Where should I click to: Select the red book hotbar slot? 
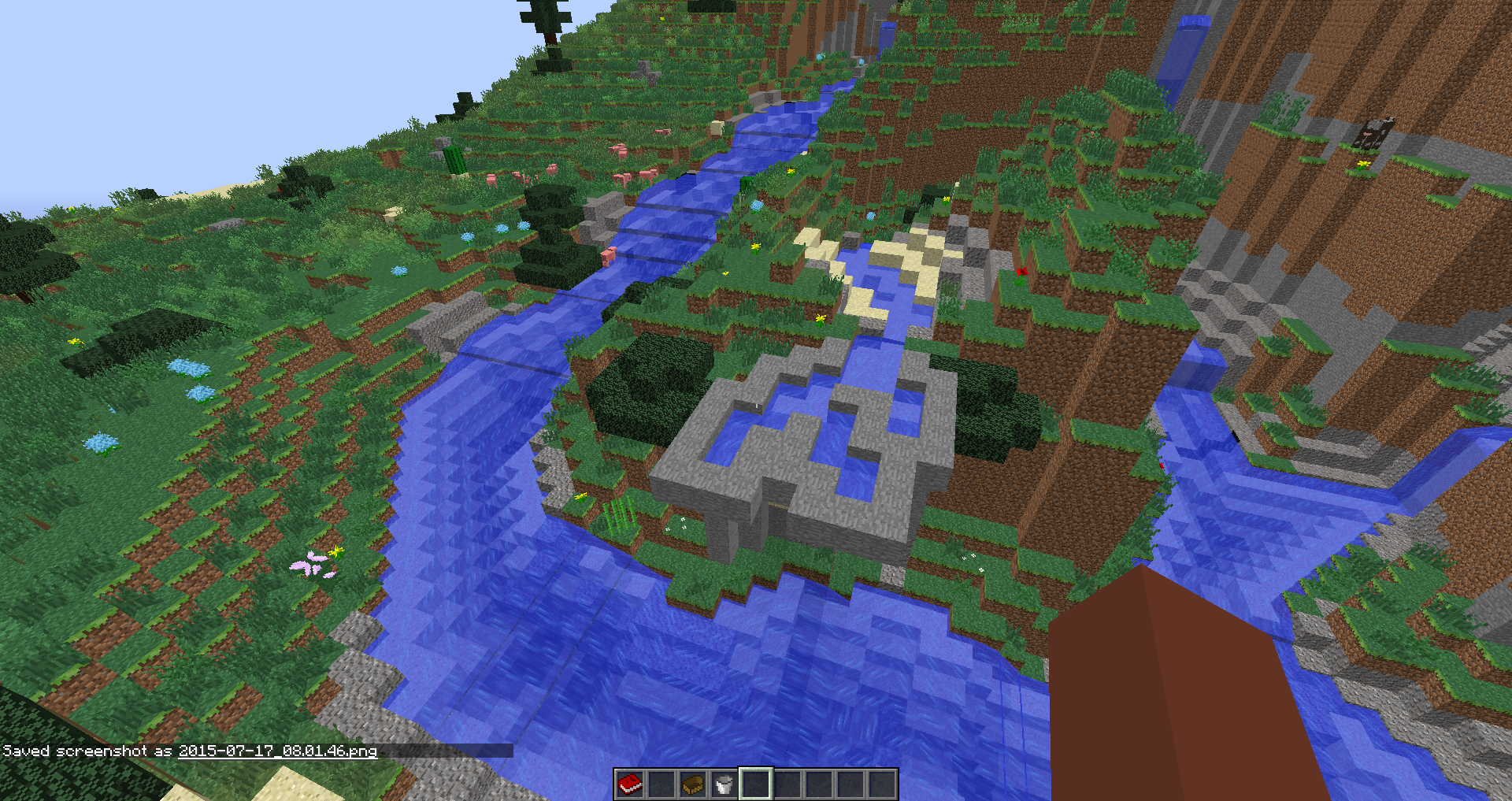point(630,784)
